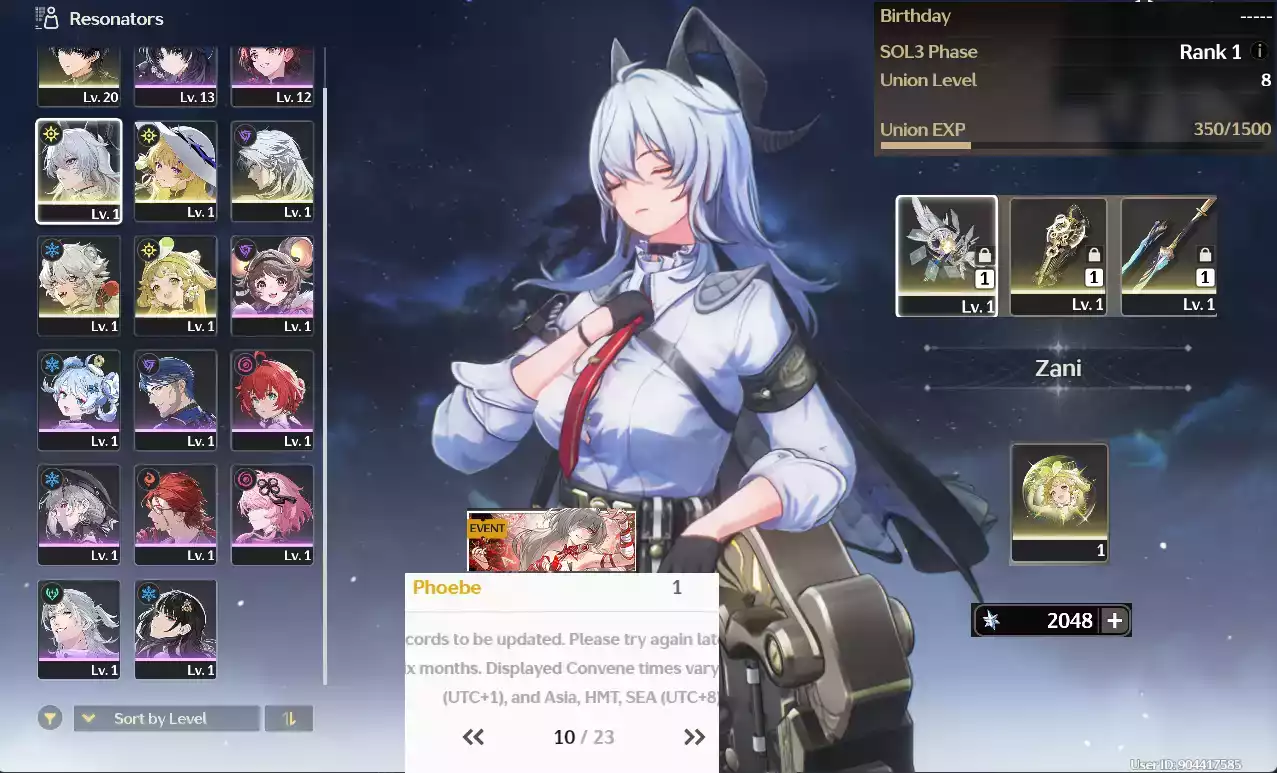Image resolution: width=1277 pixels, height=773 pixels.
Task: Choose the blue sword weapon slot
Action: [1169, 256]
